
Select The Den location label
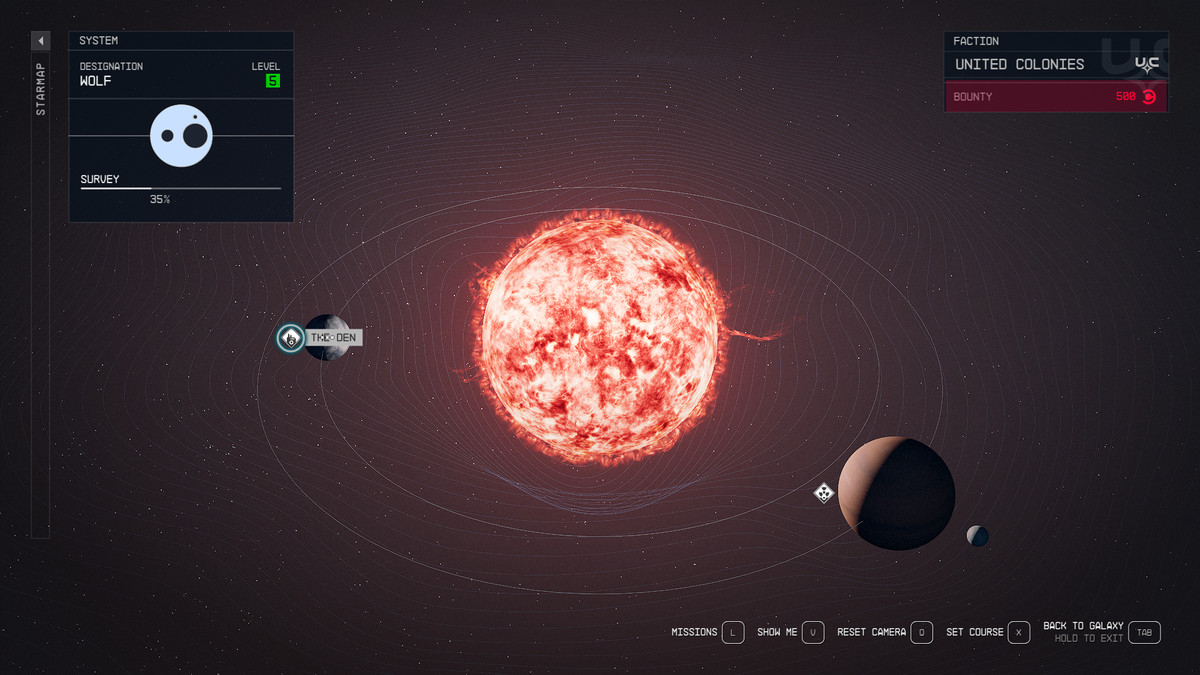334,338
